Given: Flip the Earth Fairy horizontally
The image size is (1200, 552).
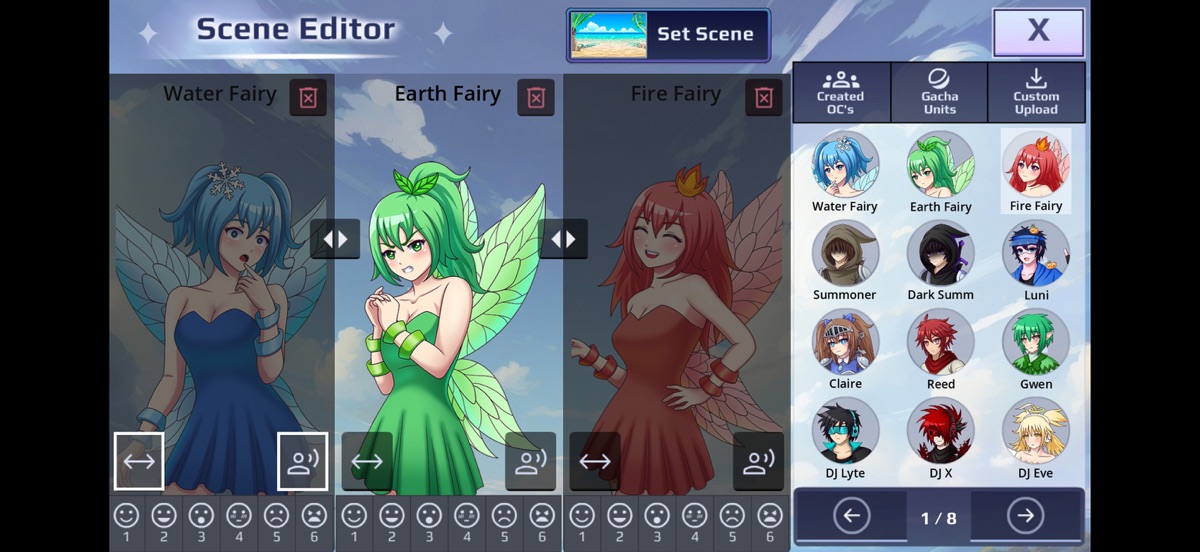Looking at the screenshot, I should [x=367, y=461].
